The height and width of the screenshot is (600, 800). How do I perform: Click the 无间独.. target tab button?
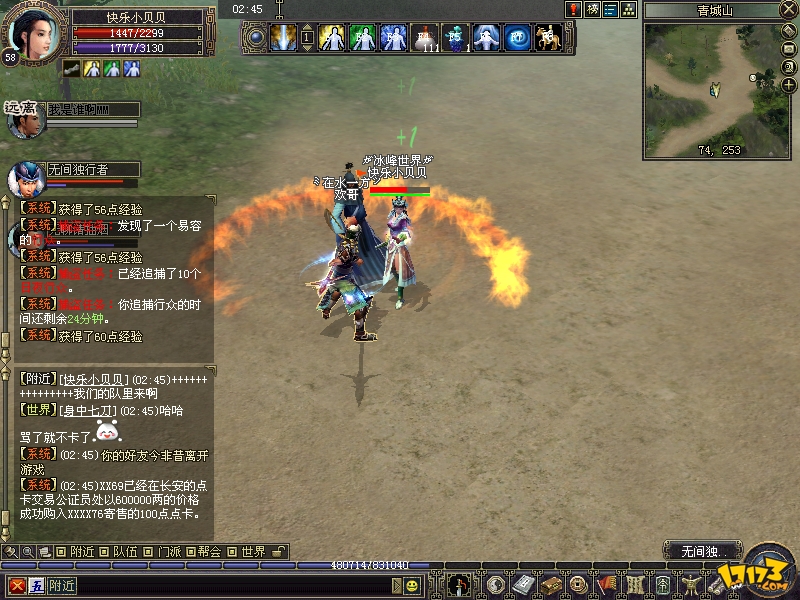(699, 551)
